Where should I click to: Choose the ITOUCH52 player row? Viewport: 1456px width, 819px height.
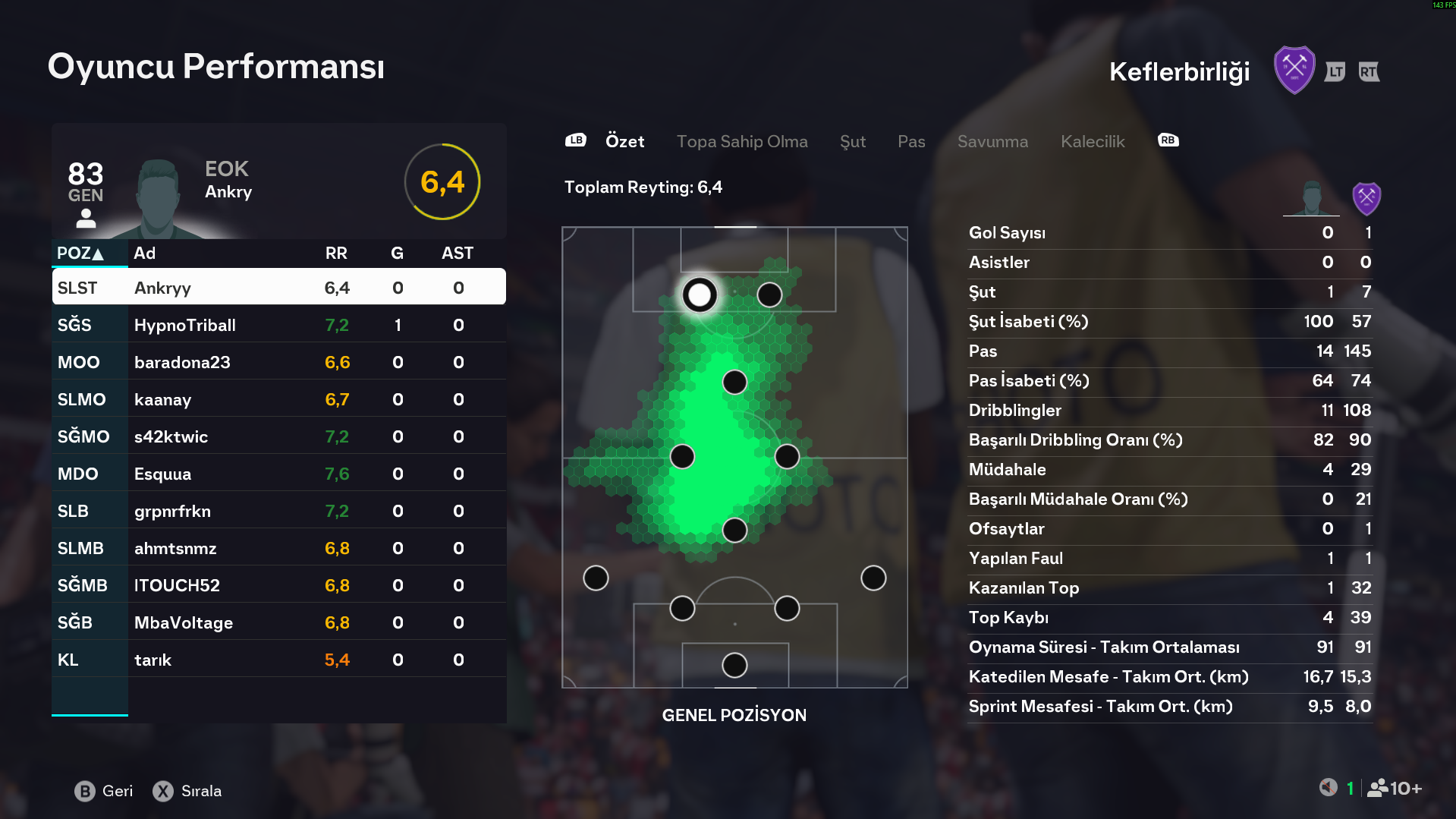point(278,585)
